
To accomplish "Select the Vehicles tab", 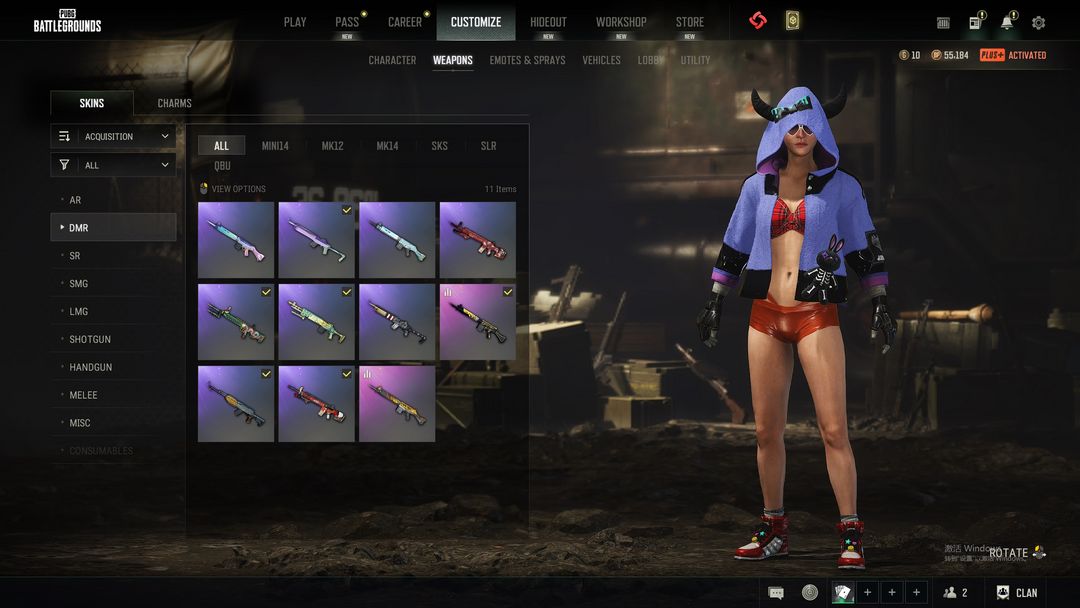I will point(601,60).
